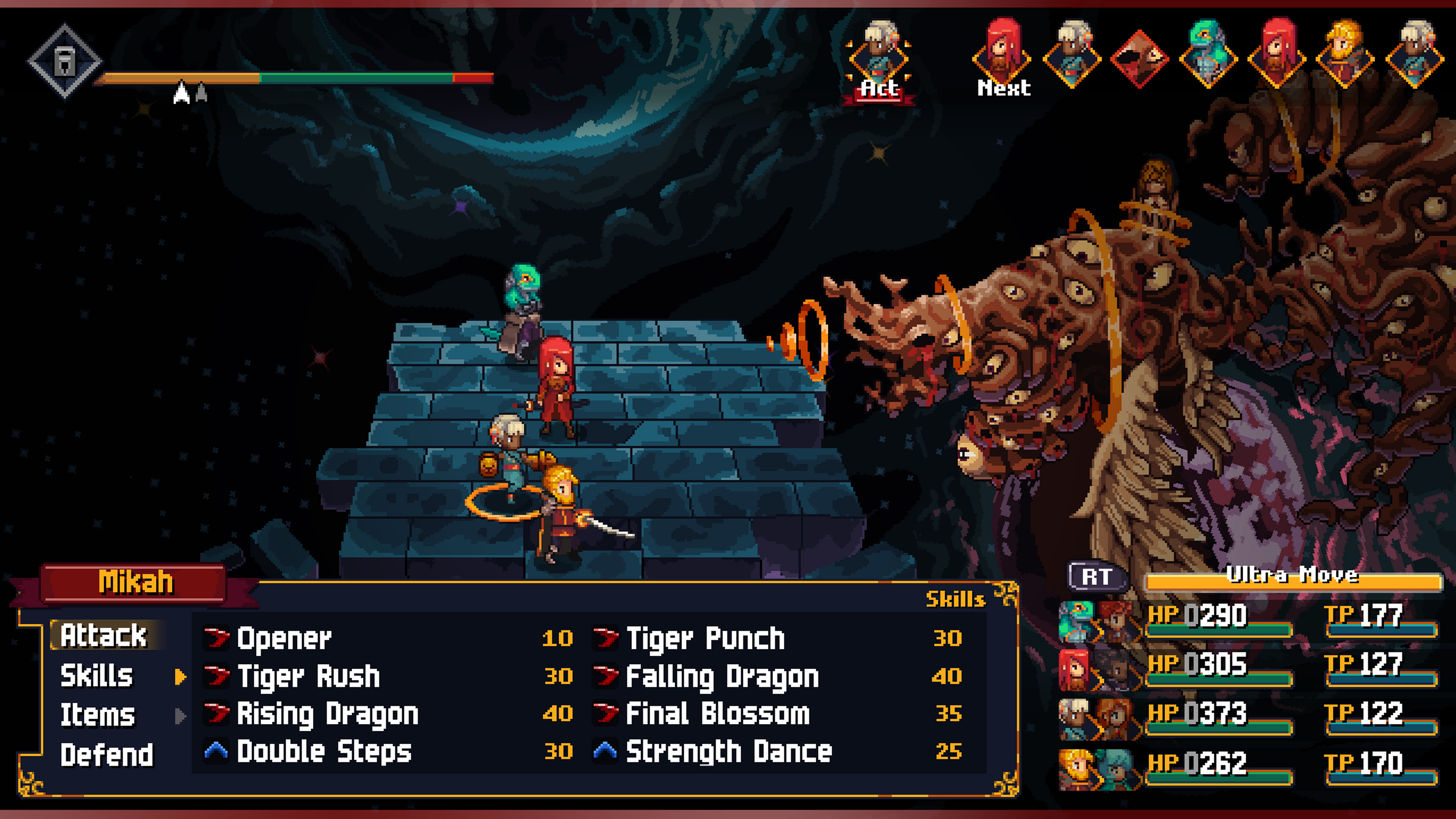Image resolution: width=1456 pixels, height=819 pixels.
Task: Select Tiger Rush skill
Action: [308, 676]
